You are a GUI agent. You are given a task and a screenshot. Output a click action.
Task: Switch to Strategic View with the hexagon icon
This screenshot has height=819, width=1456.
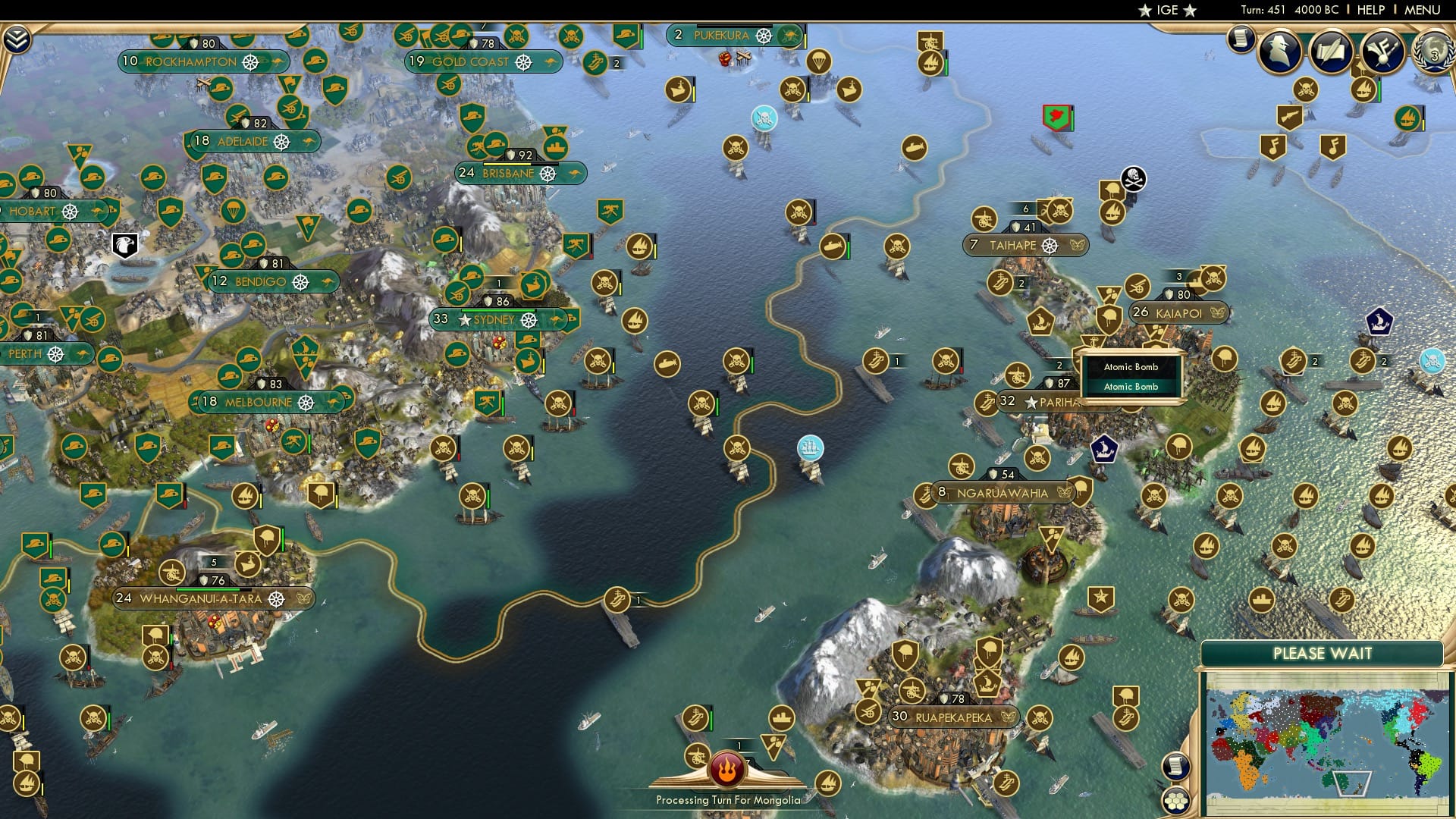pos(1177,800)
